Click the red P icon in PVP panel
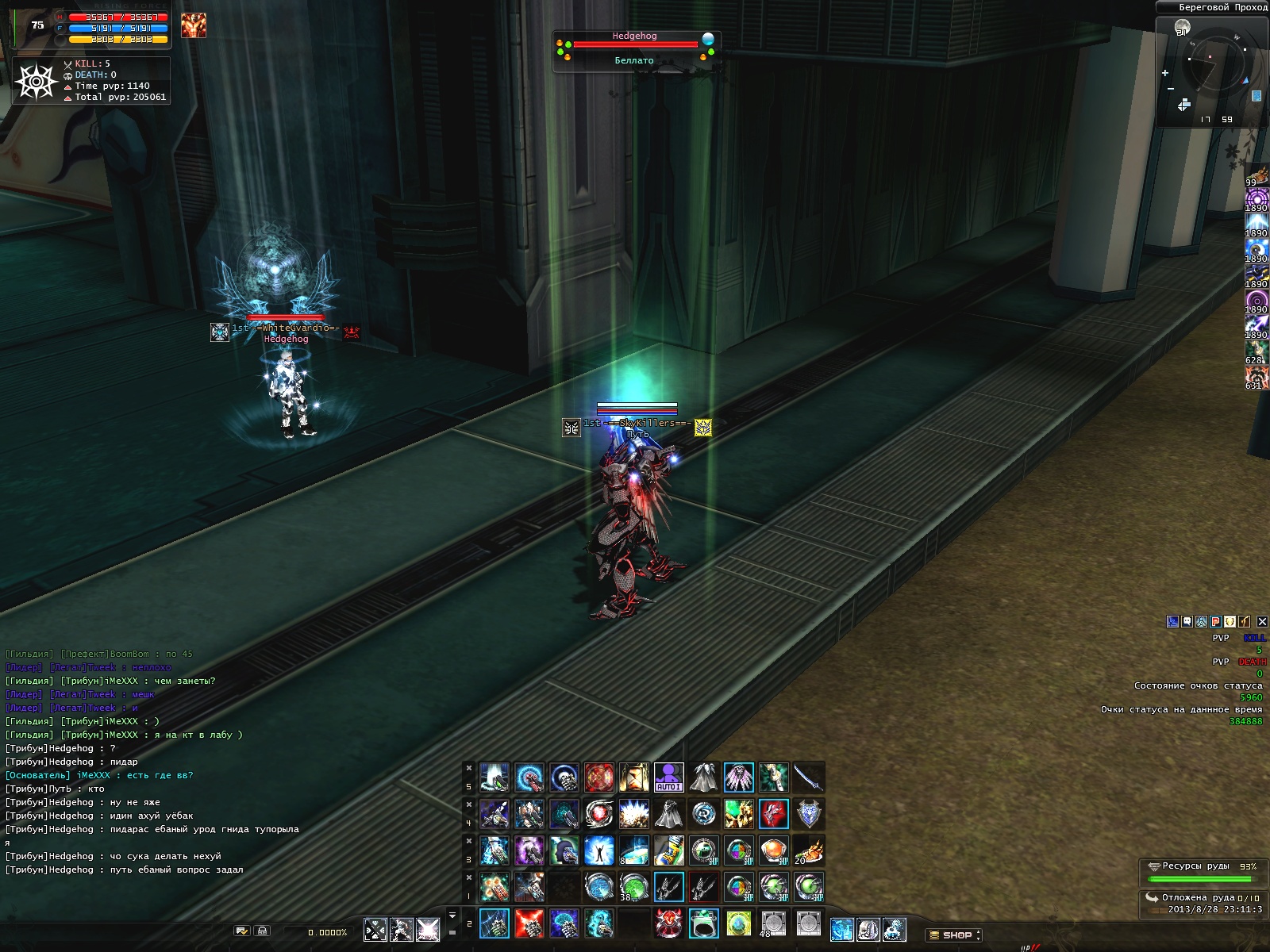This screenshot has width=1270, height=952. pyautogui.click(x=1215, y=622)
